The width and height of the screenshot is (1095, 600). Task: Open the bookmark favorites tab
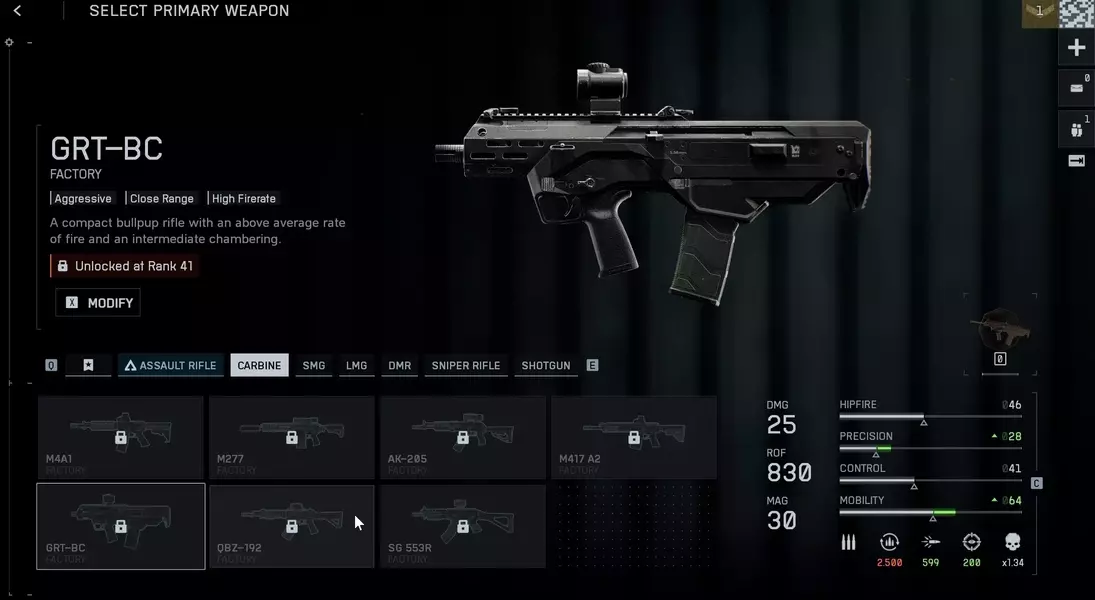pyautogui.click(x=88, y=366)
